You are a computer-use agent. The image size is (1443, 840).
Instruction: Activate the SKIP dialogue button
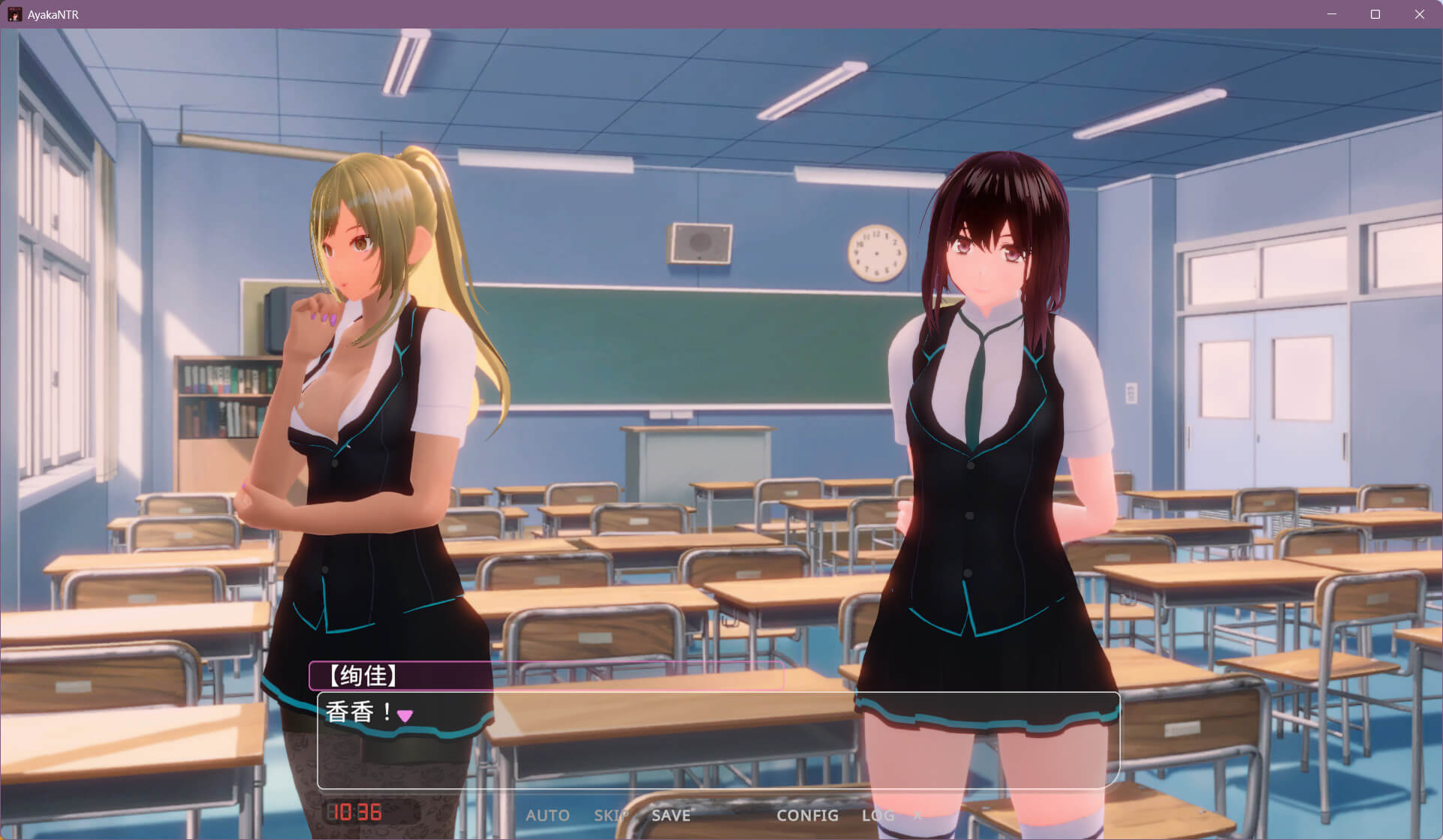click(x=611, y=815)
